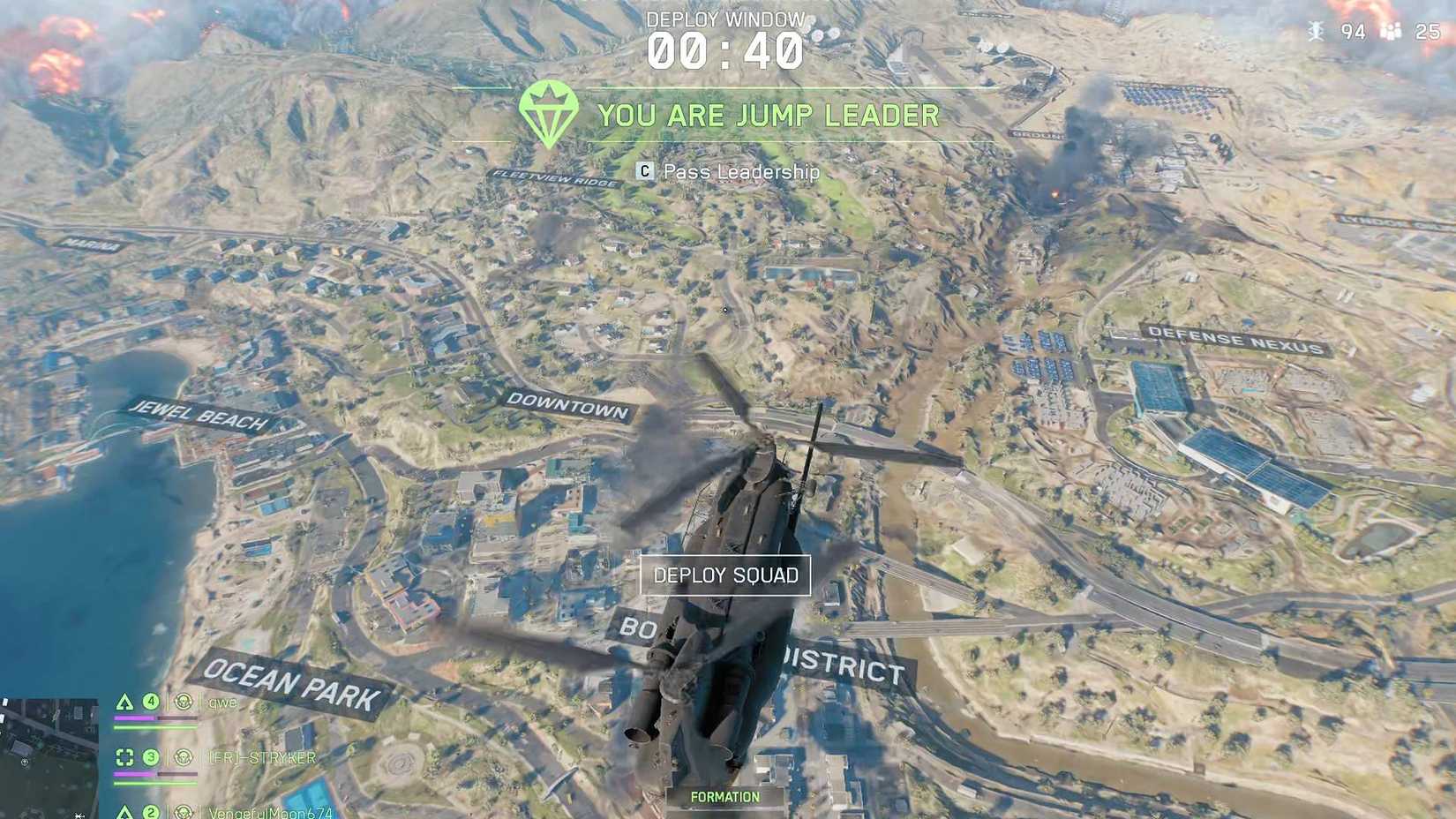Click the squad members count icon

coord(1391,31)
